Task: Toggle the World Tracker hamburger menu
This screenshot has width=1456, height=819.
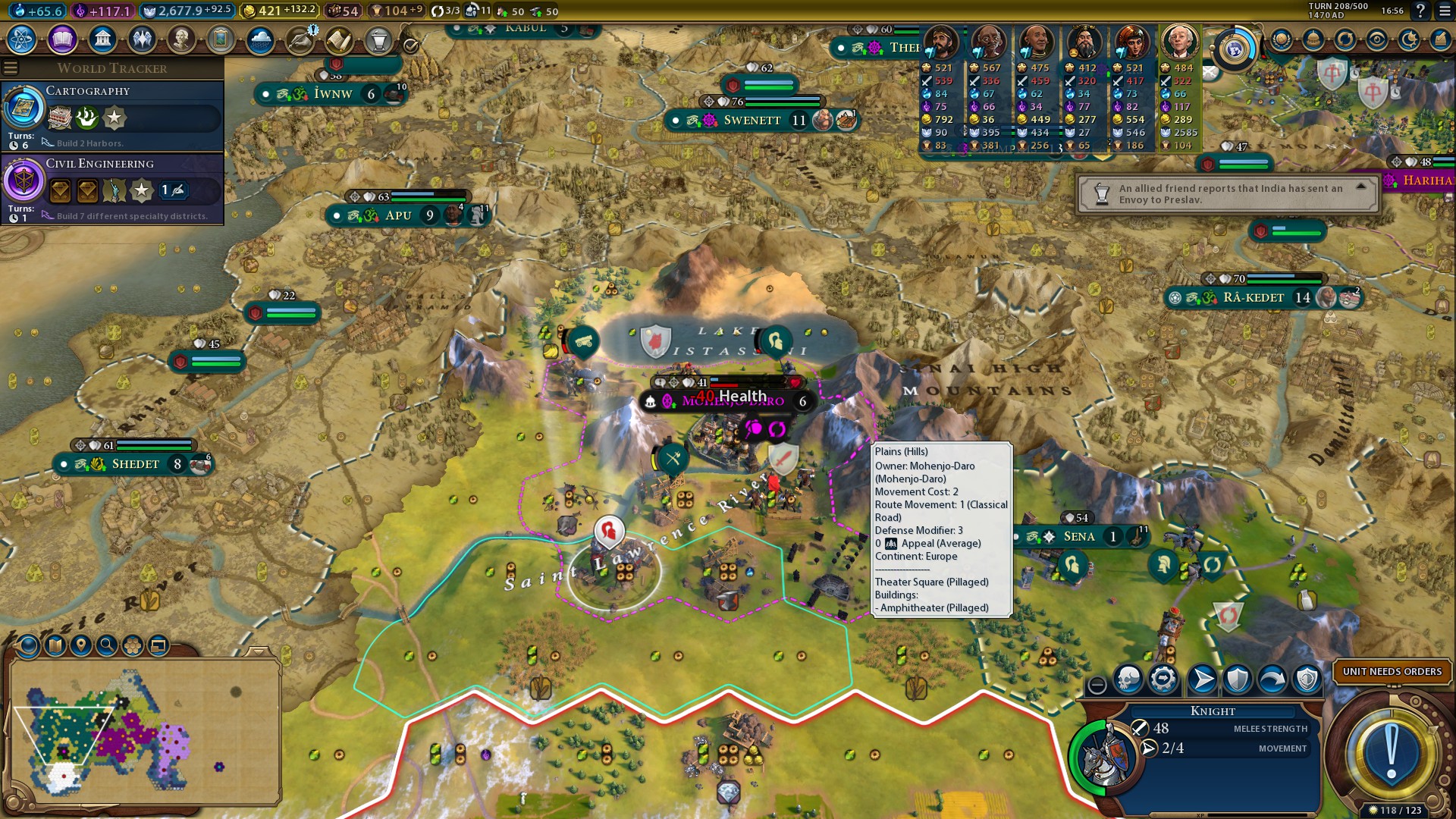Action: pyautogui.click(x=11, y=68)
